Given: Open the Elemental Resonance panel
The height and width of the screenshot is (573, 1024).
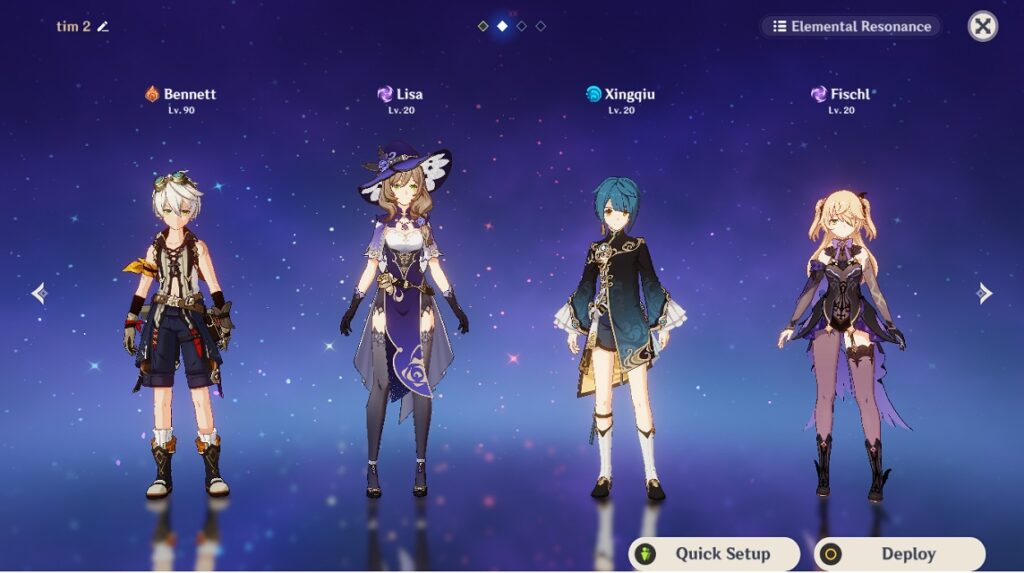Looking at the screenshot, I should click(851, 27).
